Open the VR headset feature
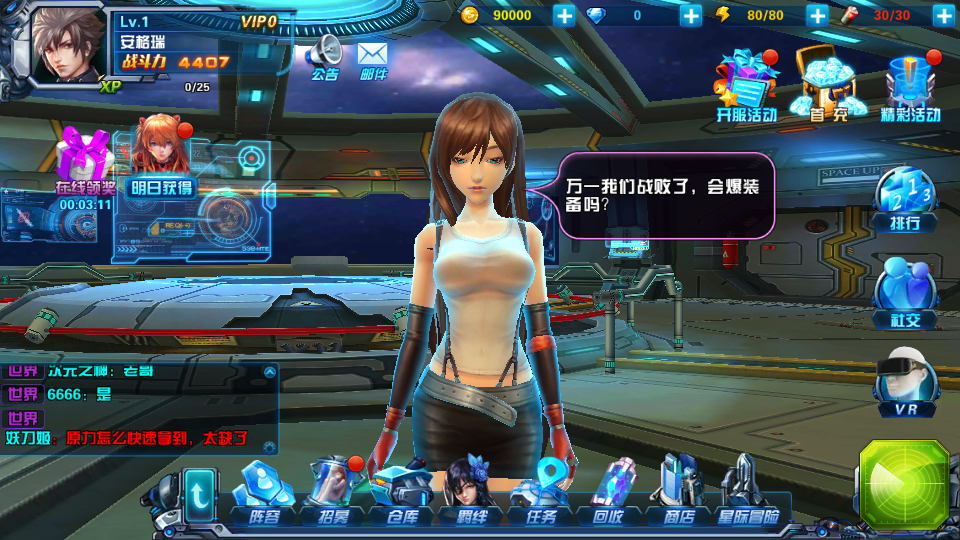The height and width of the screenshot is (540, 960). (906, 385)
